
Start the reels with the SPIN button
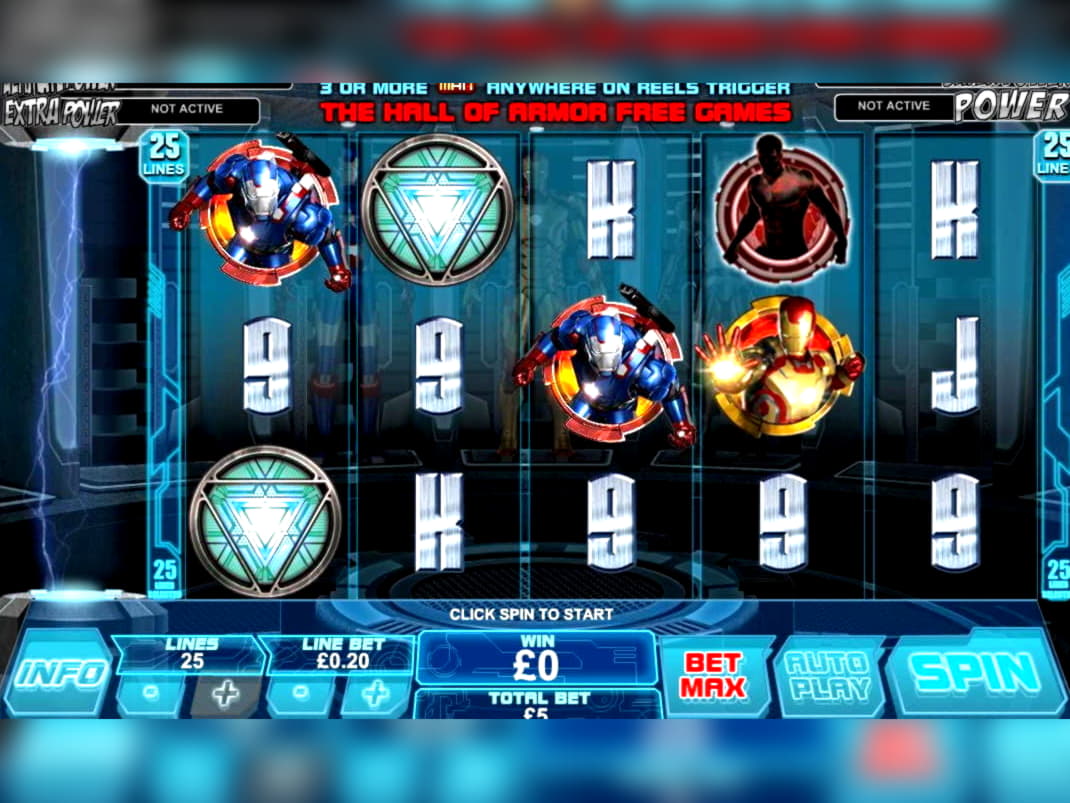pos(975,672)
